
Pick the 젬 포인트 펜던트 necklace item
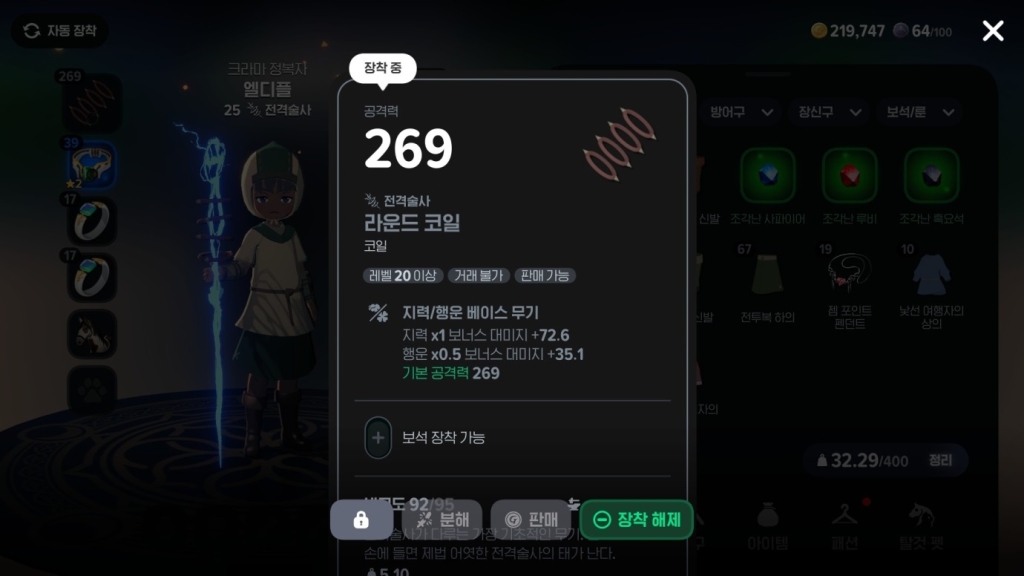pos(850,274)
